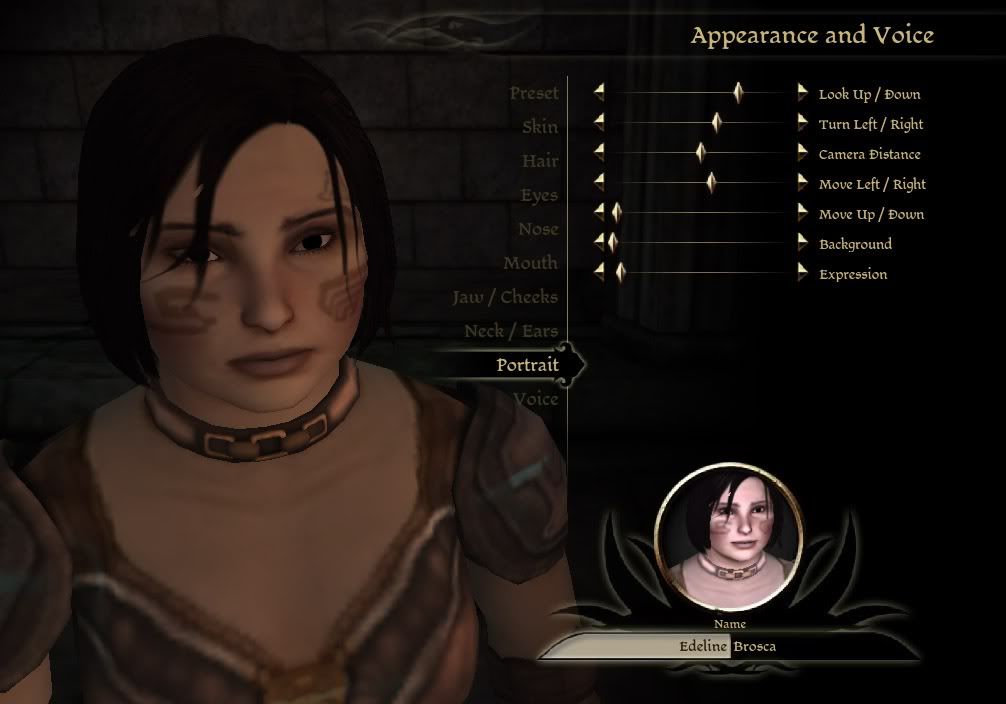This screenshot has height=704, width=1006.
Task: Click the character name input field
Action: pyautogui.click(x=728, y=646)
